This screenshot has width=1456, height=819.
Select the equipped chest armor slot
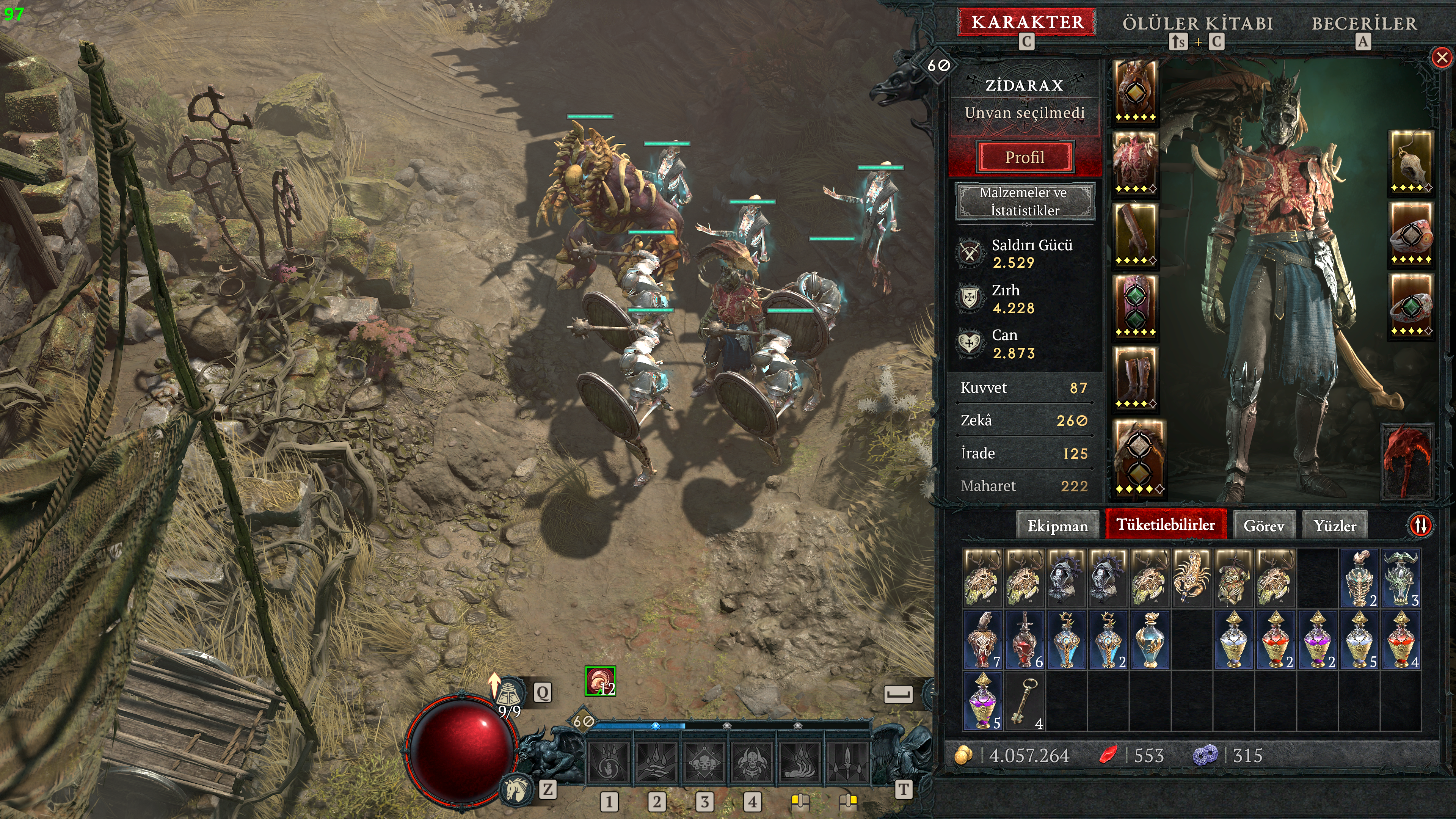[x=1136, y=163]
